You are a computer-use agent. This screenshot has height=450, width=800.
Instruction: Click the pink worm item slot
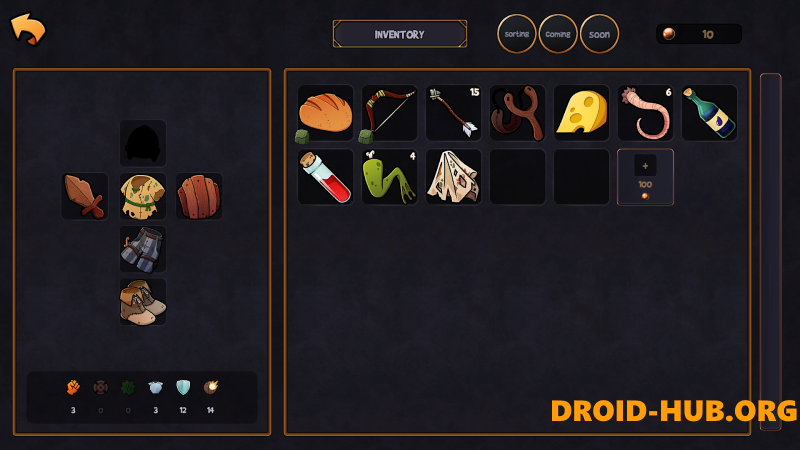pyautogui.click(x=645, y=113)
